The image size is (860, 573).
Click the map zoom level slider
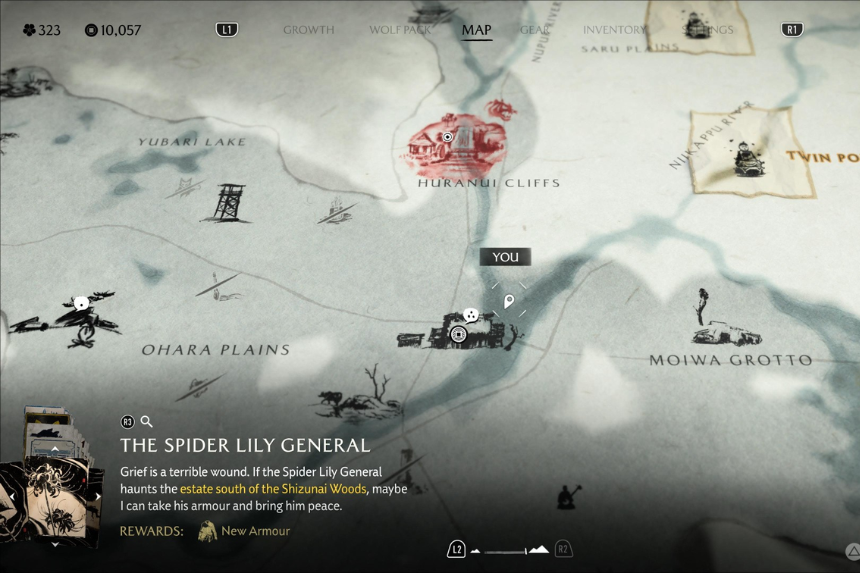click(x=510, y=549)
